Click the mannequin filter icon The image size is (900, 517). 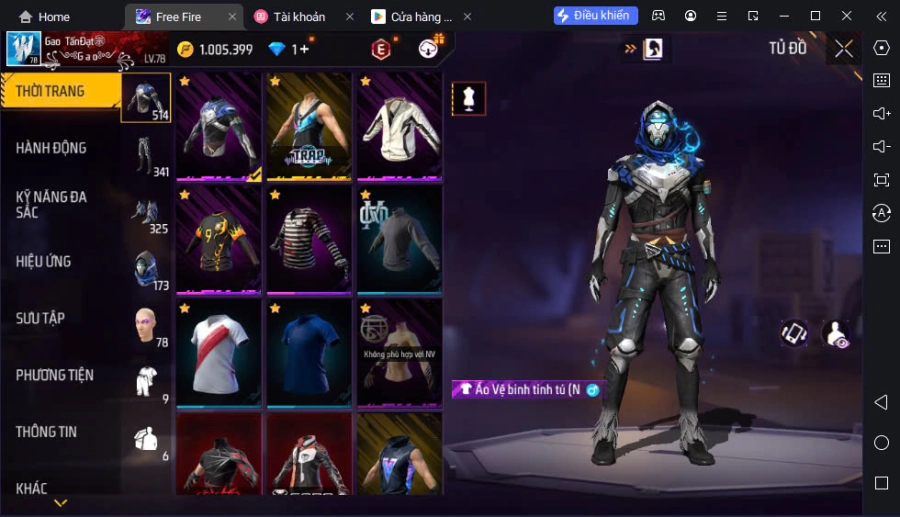click(468, 98)
